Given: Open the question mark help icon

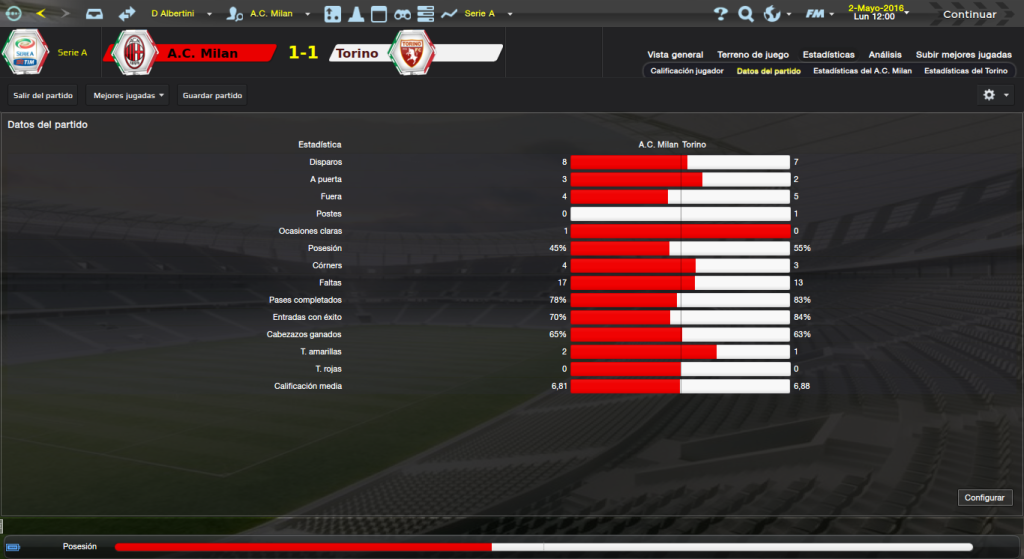Looking at the screenshot, I should (x=720, y=14).
